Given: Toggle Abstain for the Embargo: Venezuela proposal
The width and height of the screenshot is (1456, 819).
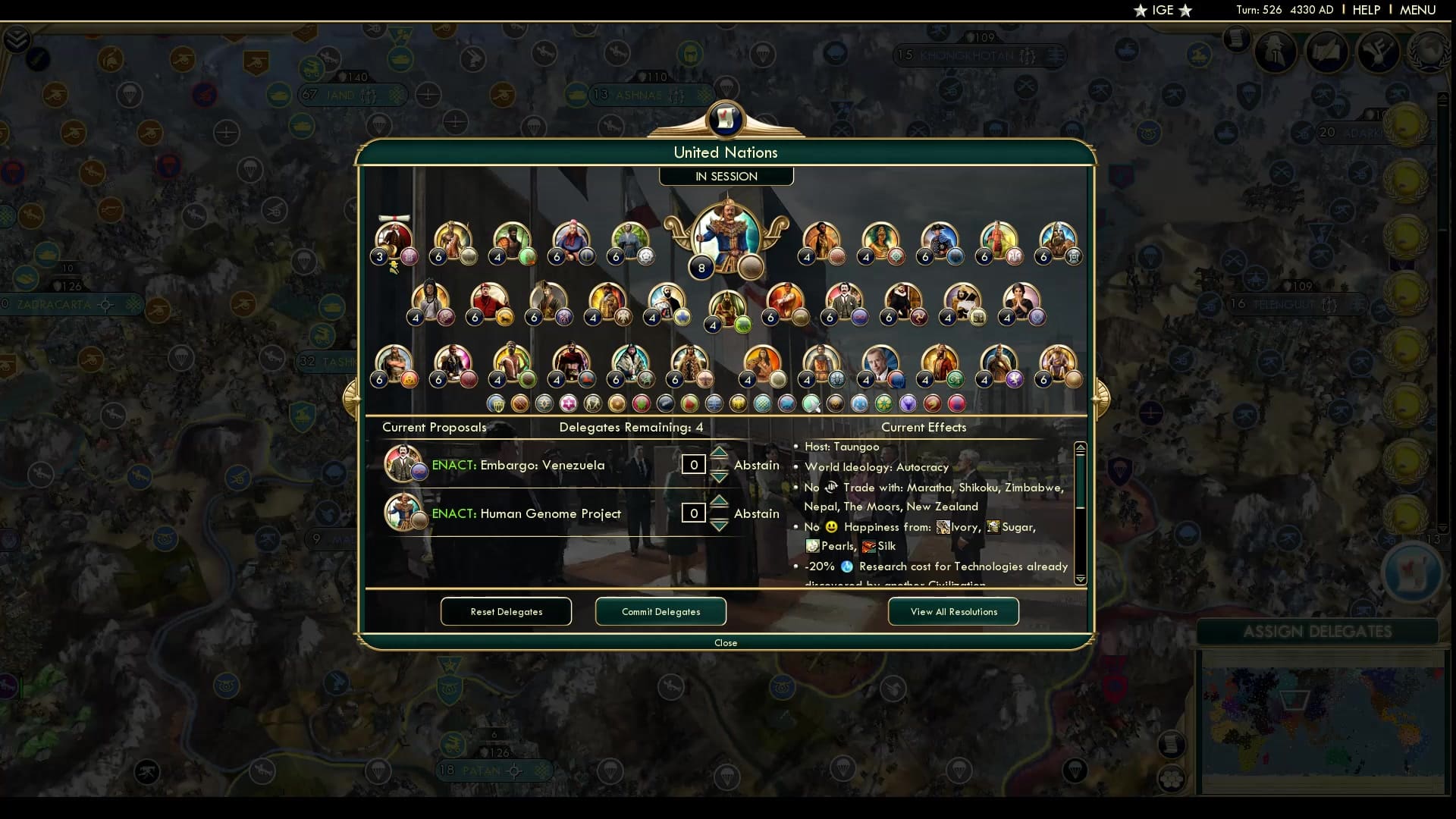Looking at the screenshot, I should click(756, 465).
